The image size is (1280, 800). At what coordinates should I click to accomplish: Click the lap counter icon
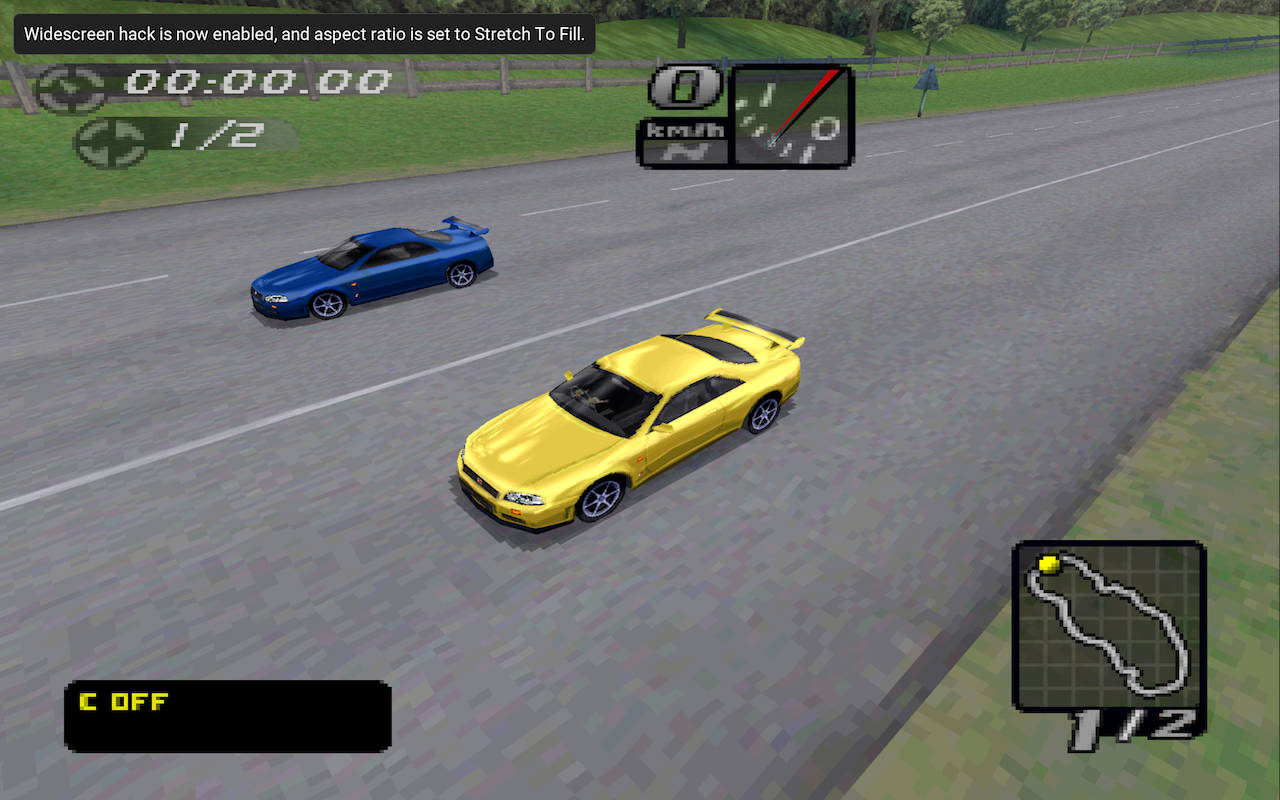(x=111, y=142)
